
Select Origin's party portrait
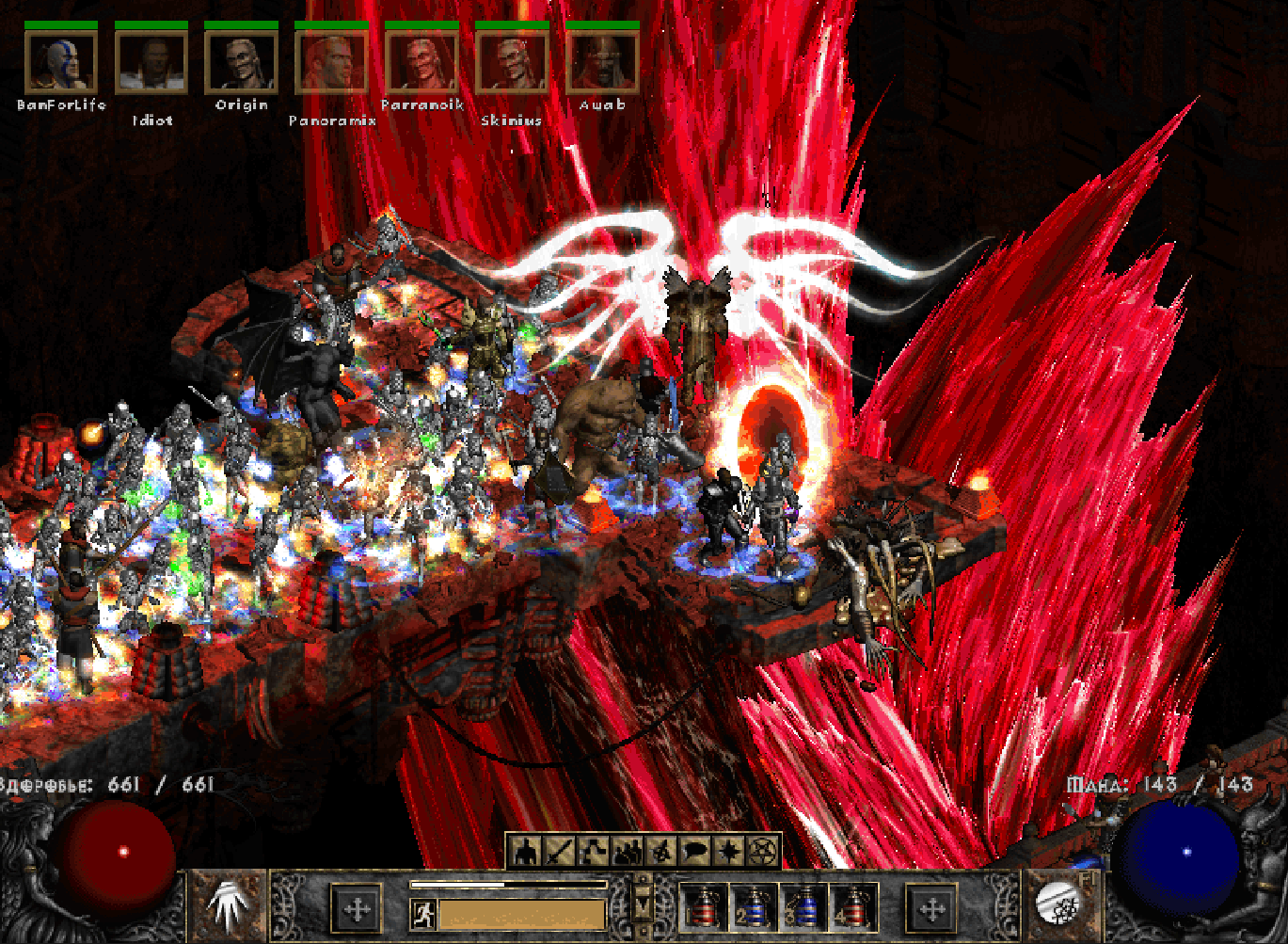[242, 62]
